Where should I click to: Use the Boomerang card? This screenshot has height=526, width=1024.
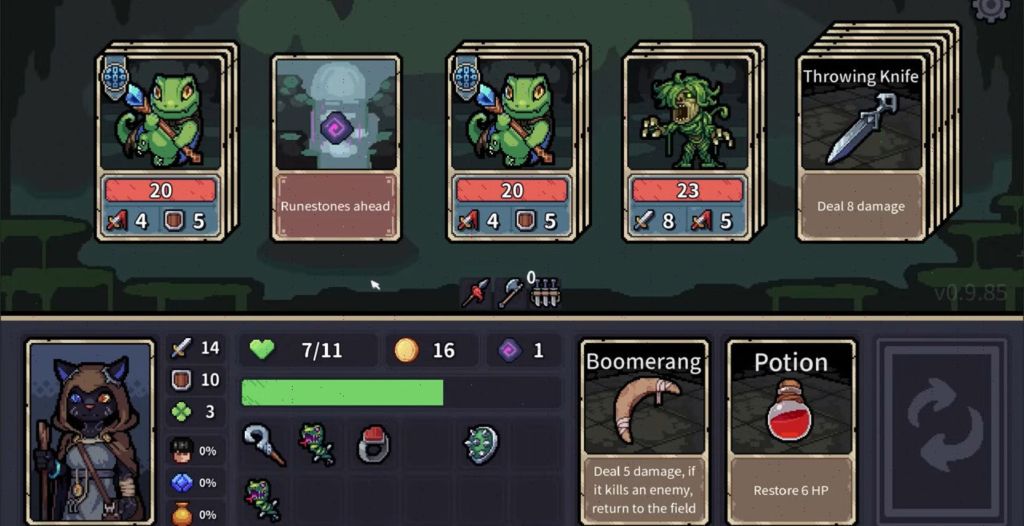coord(643,431)
